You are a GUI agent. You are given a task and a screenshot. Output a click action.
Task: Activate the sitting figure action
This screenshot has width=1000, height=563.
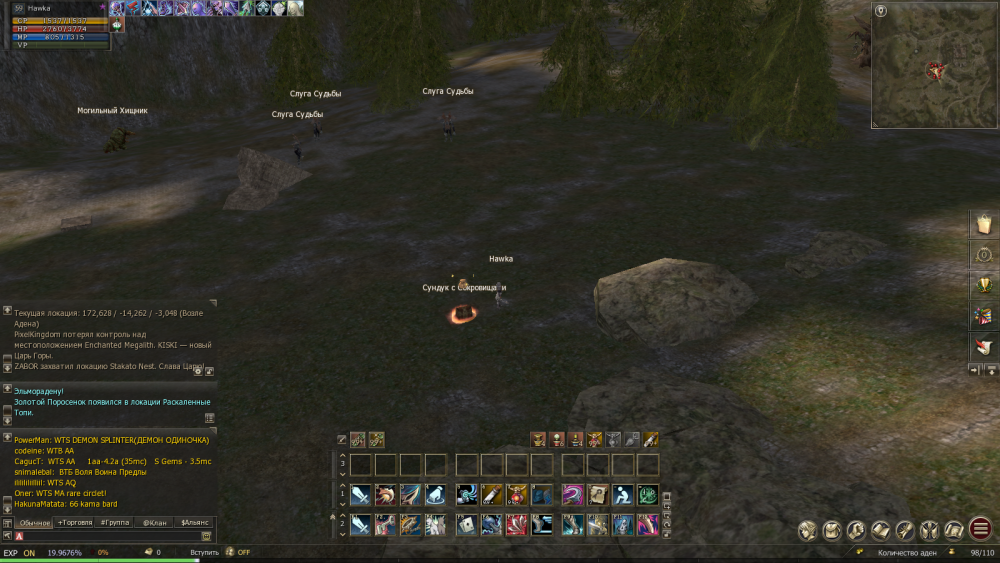(623, 494)
